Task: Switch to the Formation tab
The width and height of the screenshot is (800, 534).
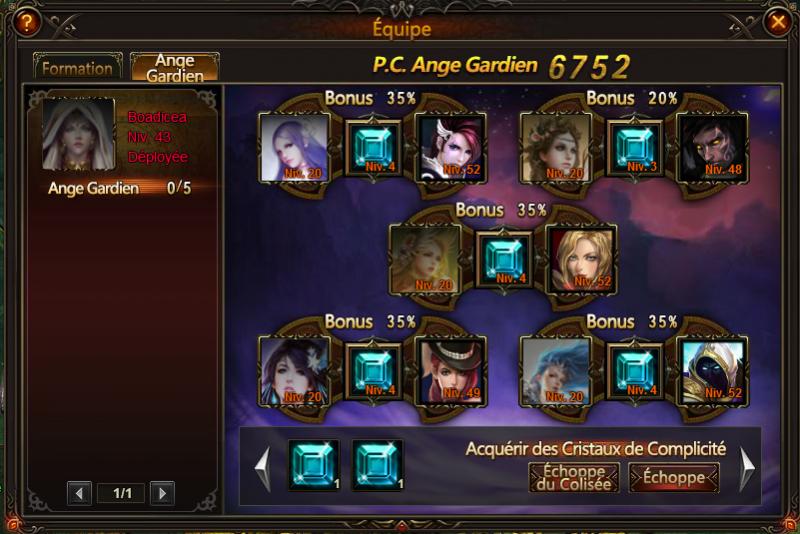Action: coord(77,68)
